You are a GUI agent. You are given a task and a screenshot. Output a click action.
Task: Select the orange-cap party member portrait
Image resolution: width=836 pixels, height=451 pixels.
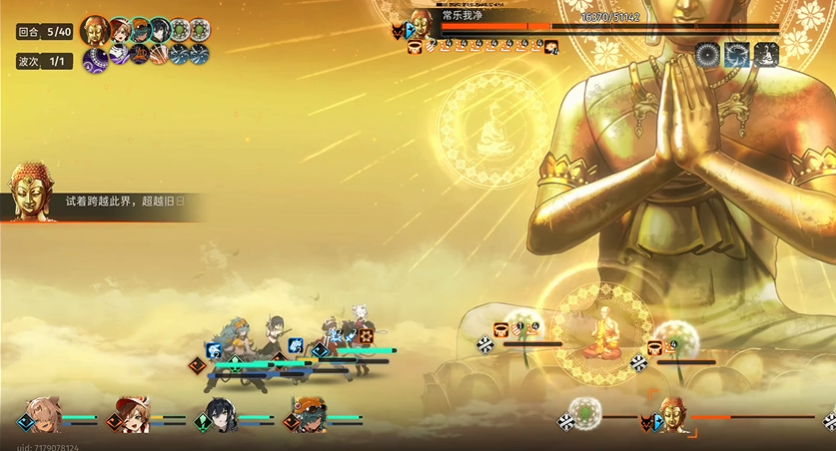pos(308,414)
